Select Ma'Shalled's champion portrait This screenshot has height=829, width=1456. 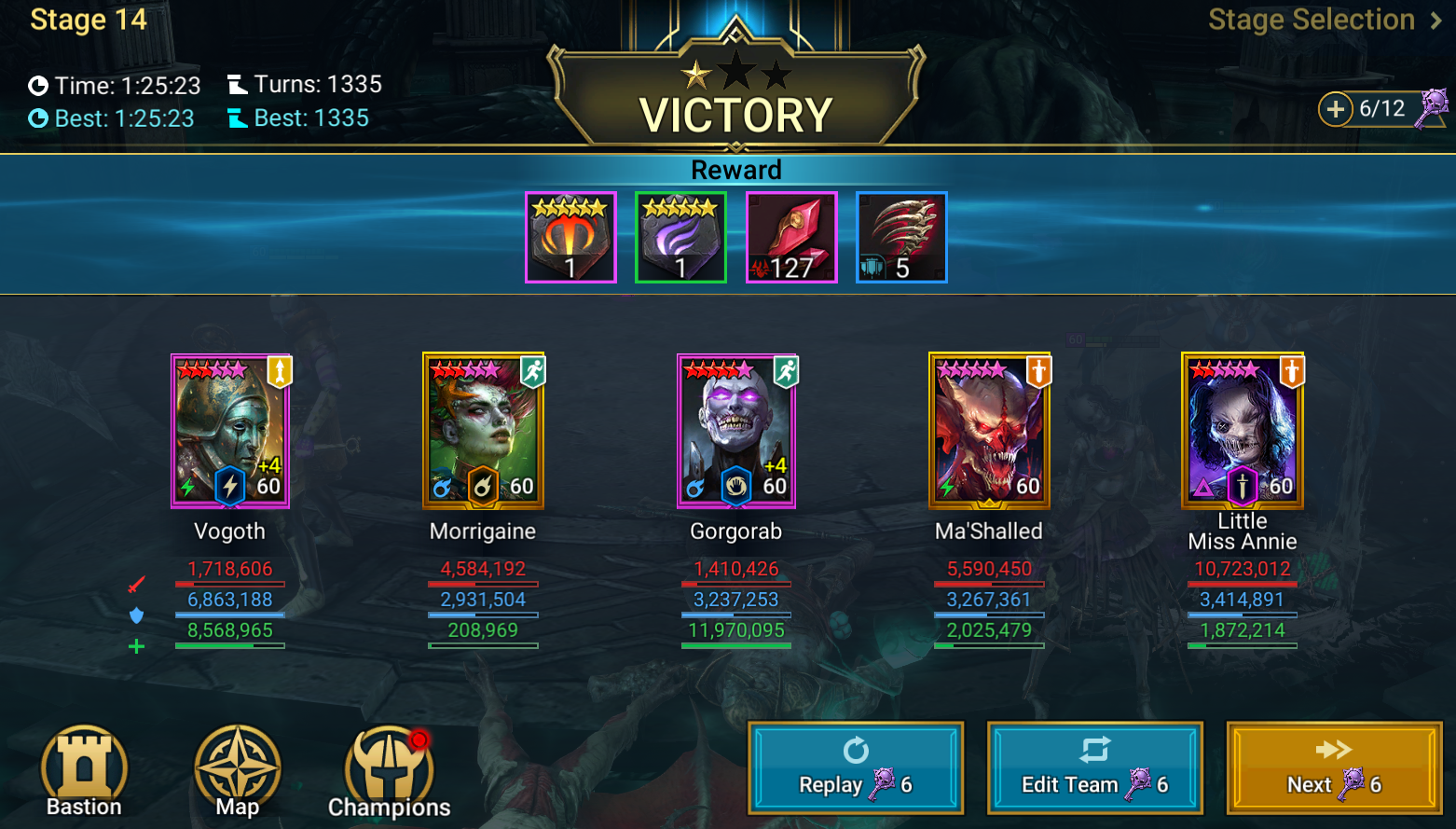[x=989, y=431]
